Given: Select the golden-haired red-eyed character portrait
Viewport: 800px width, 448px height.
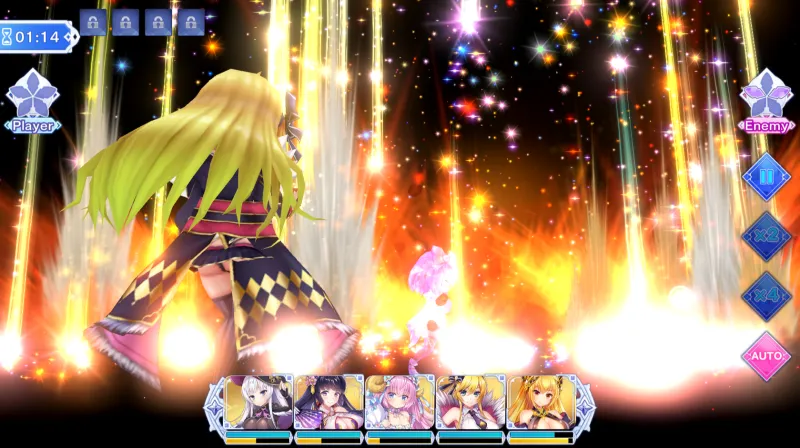Looking at the screenshot, I should [541, 402].
